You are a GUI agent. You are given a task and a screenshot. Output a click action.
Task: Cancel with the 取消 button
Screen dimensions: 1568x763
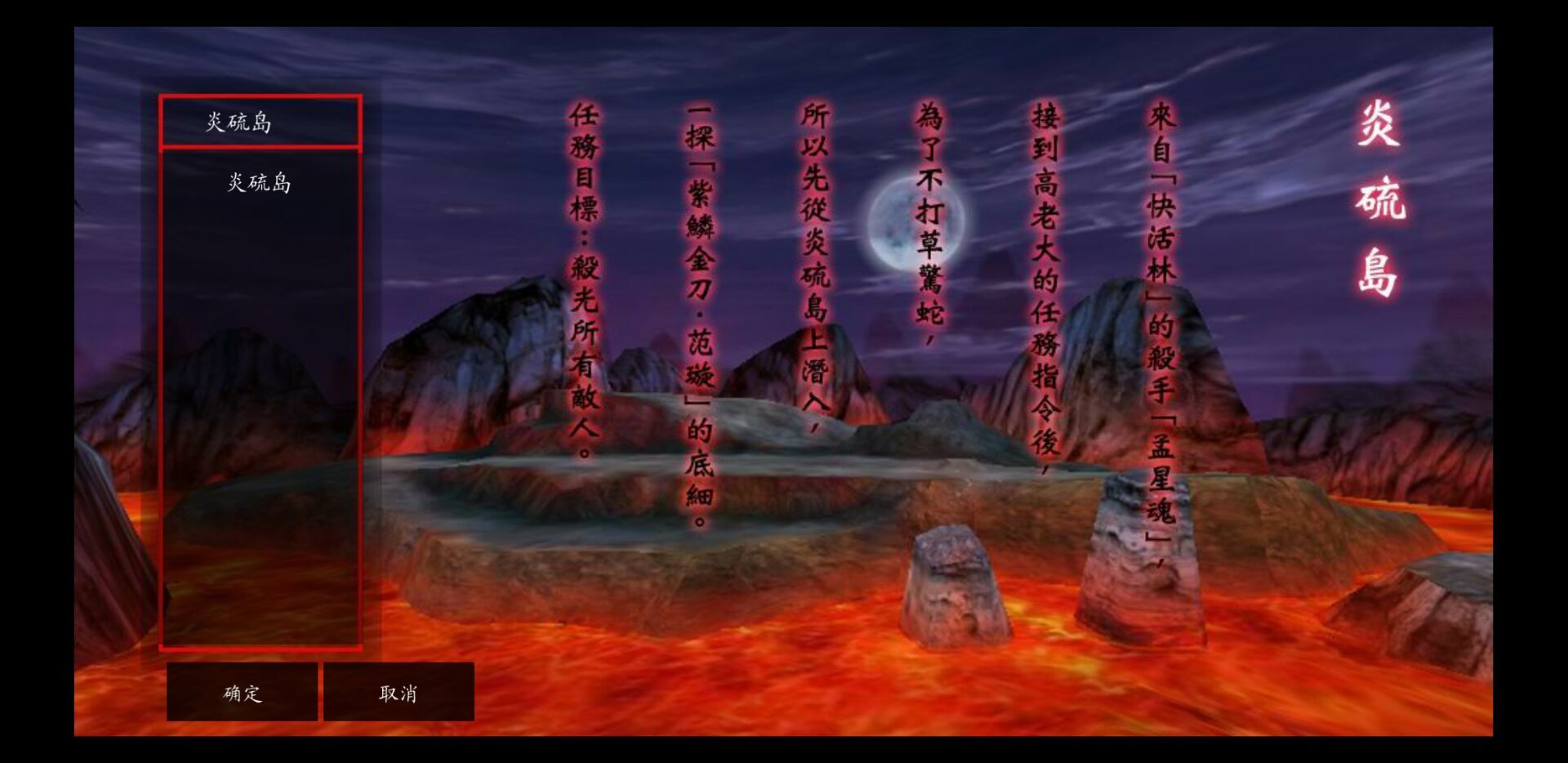coord(399,693)
